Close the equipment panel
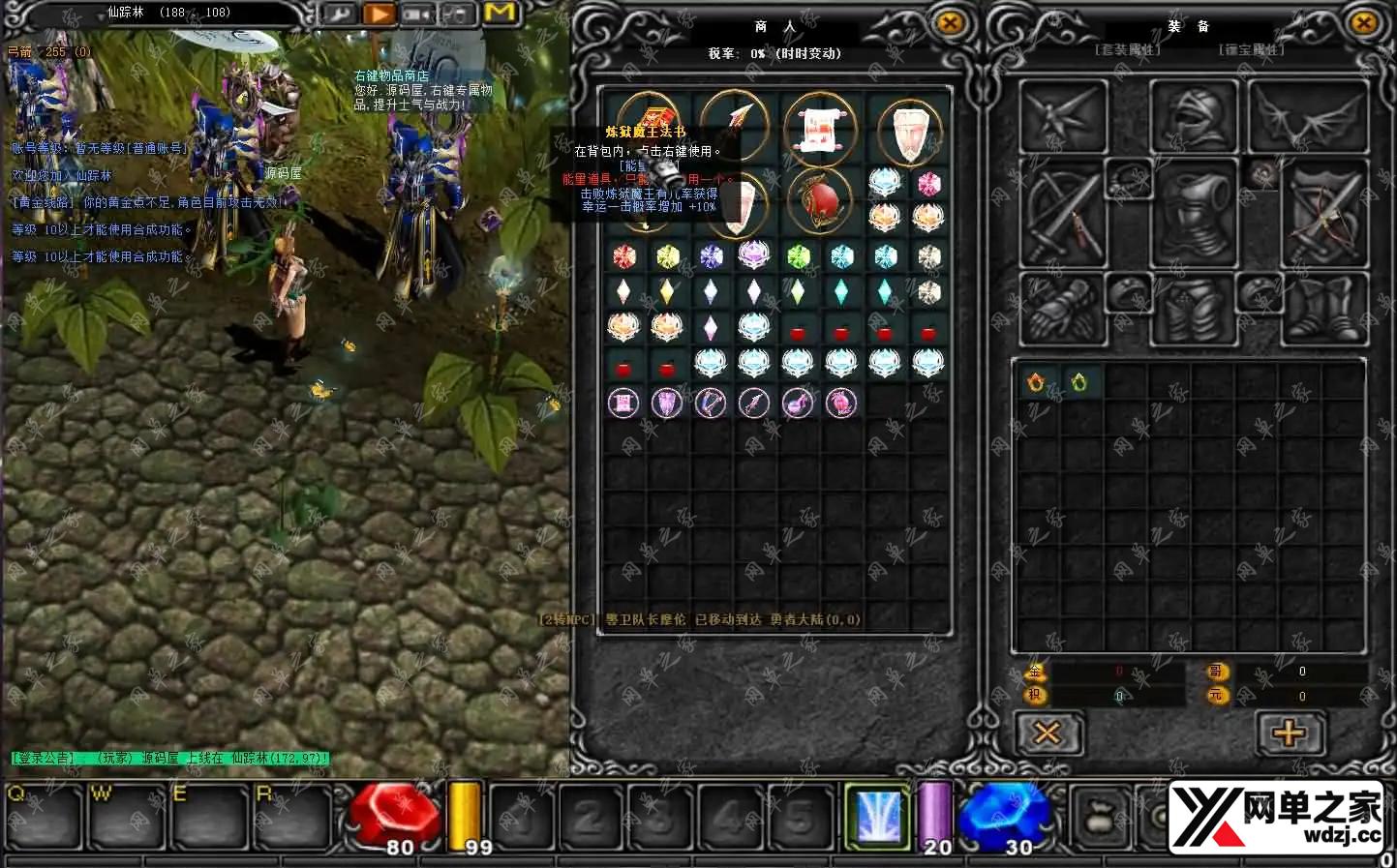 tap(1363, 23)
